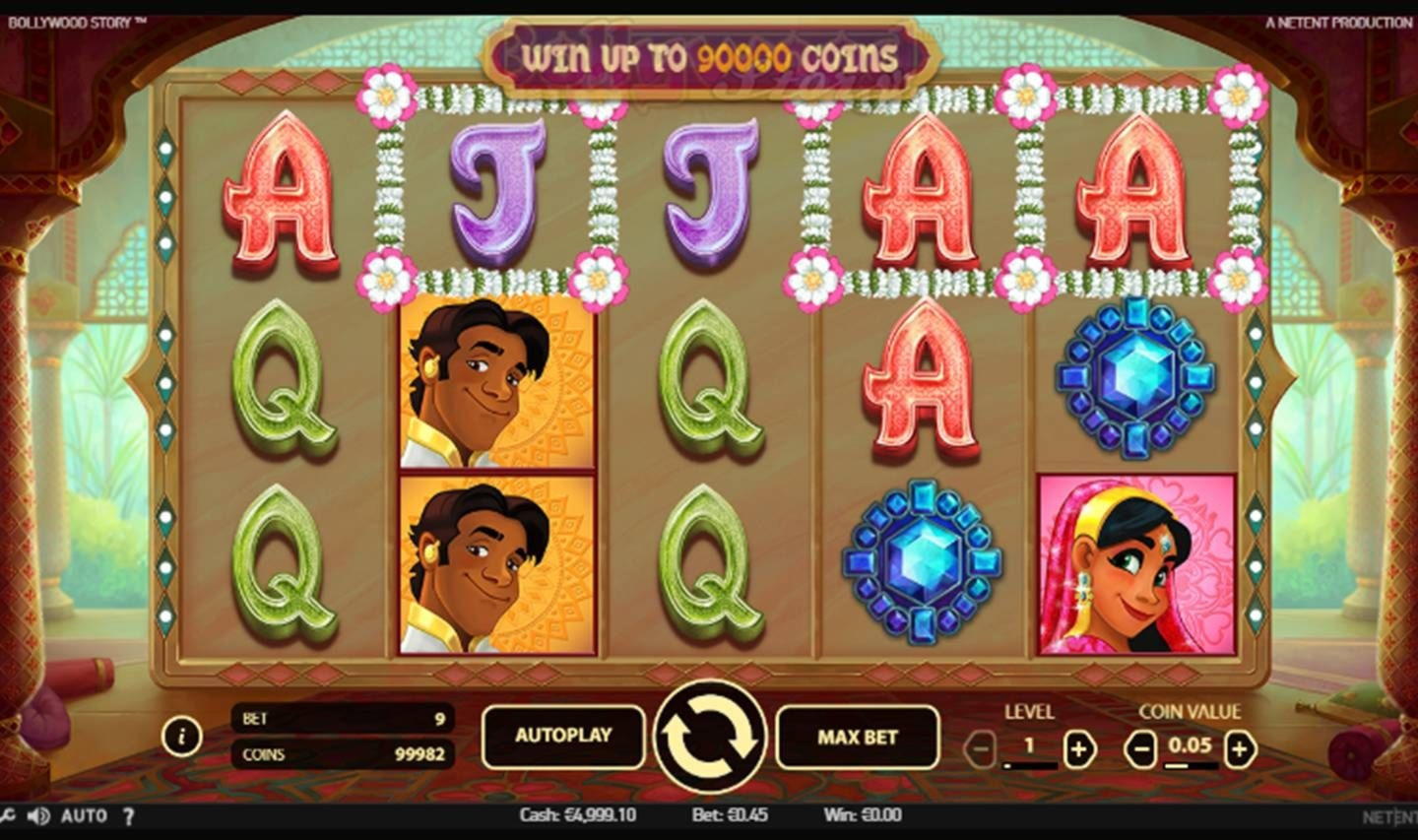Screen dimensions: 1418x840
Task: Click the LEVEL progress bar indicator
Action: point(1029,763)
